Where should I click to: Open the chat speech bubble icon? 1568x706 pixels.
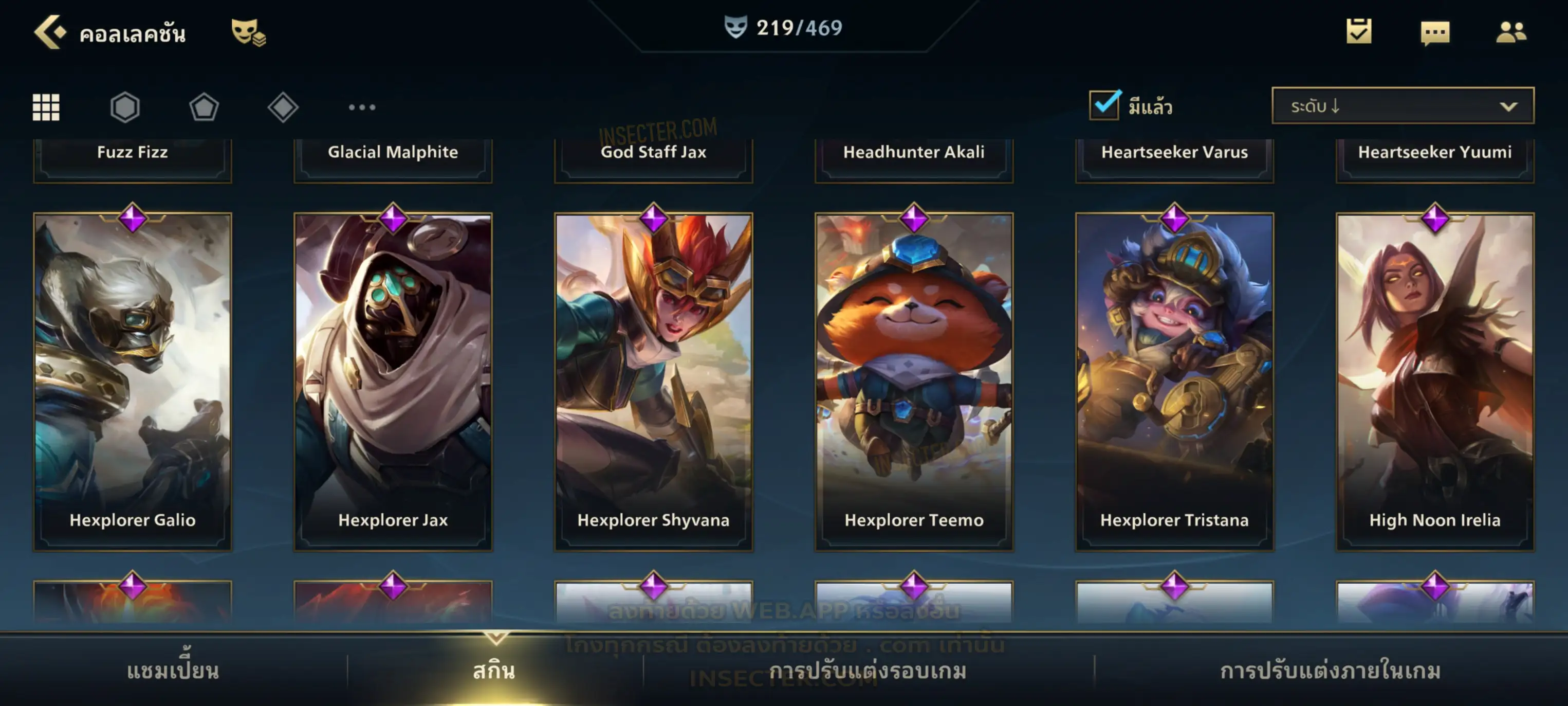pyautogui.click(x=1435, y=32)
